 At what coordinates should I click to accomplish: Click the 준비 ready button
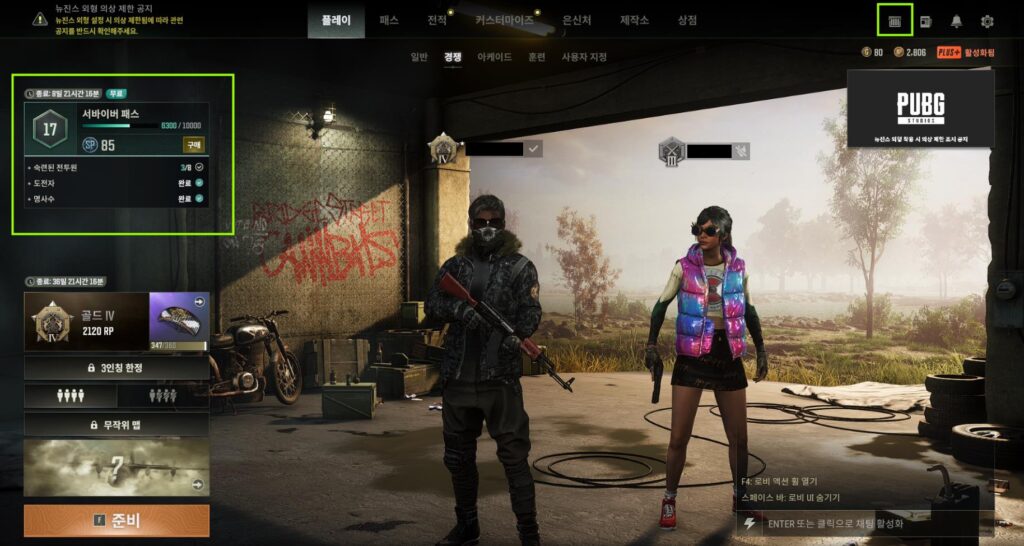pyautogui.click(x=117, y=520)
